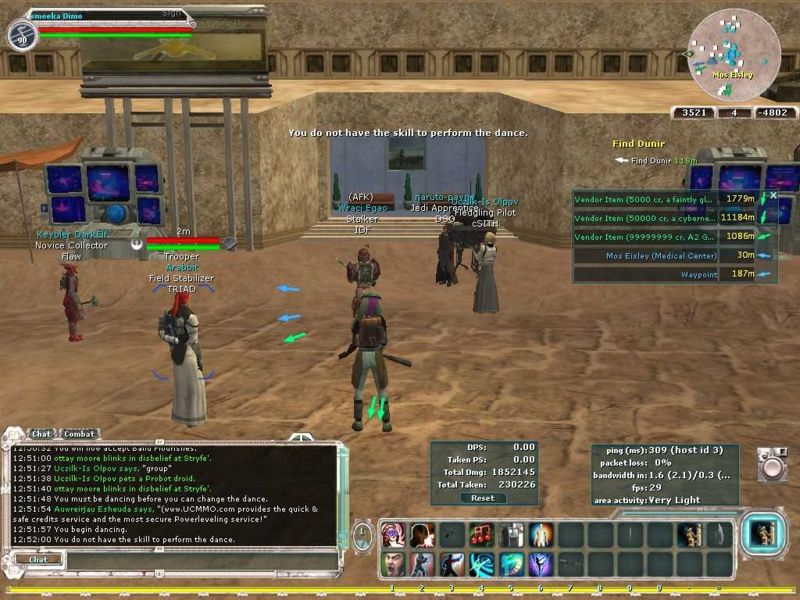This screenshot has width=800, height=600.
Task: Activate the shouting face ability icon
Action: 392,564
